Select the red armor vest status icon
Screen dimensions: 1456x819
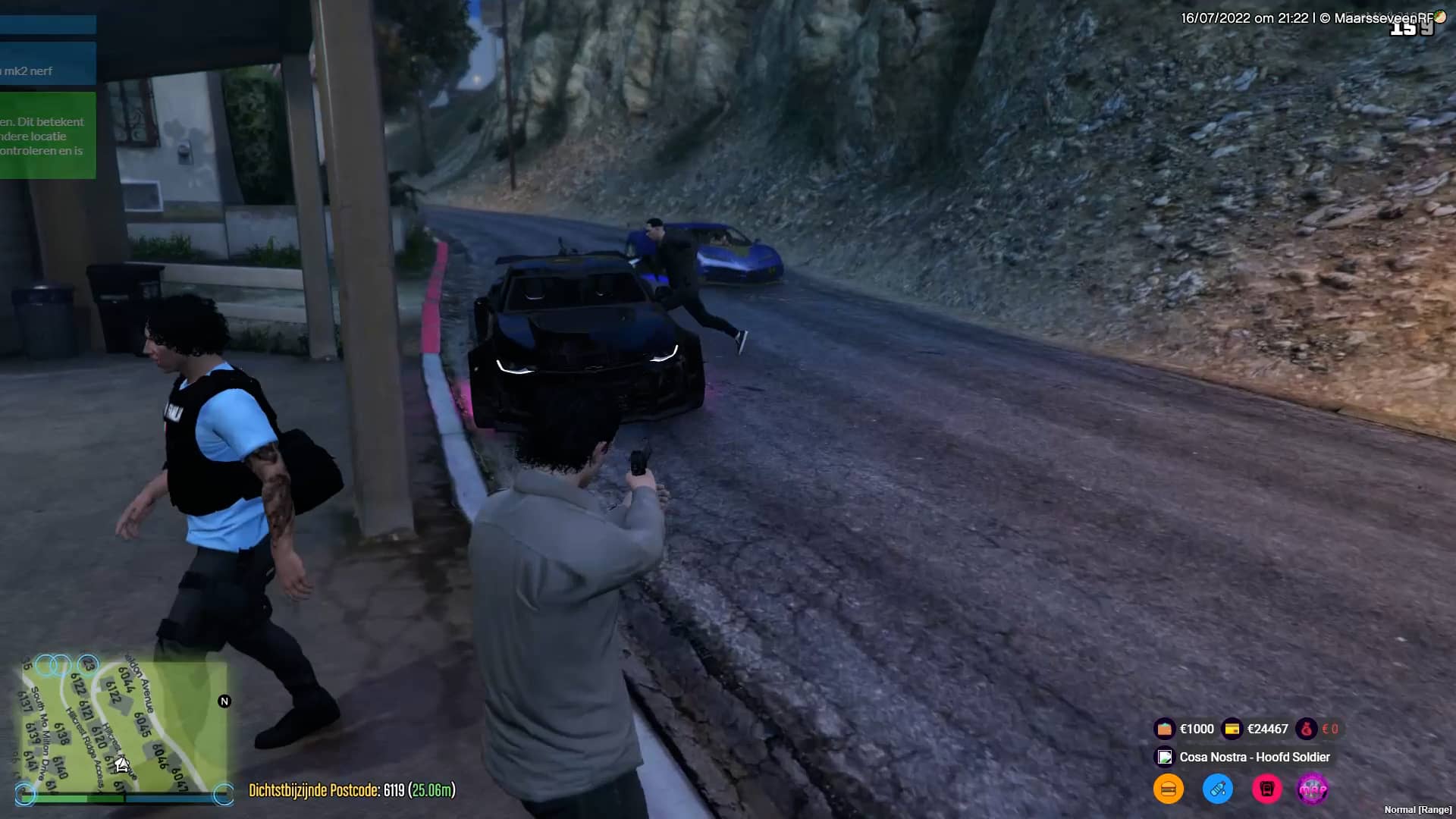(x=1266, y=789)
